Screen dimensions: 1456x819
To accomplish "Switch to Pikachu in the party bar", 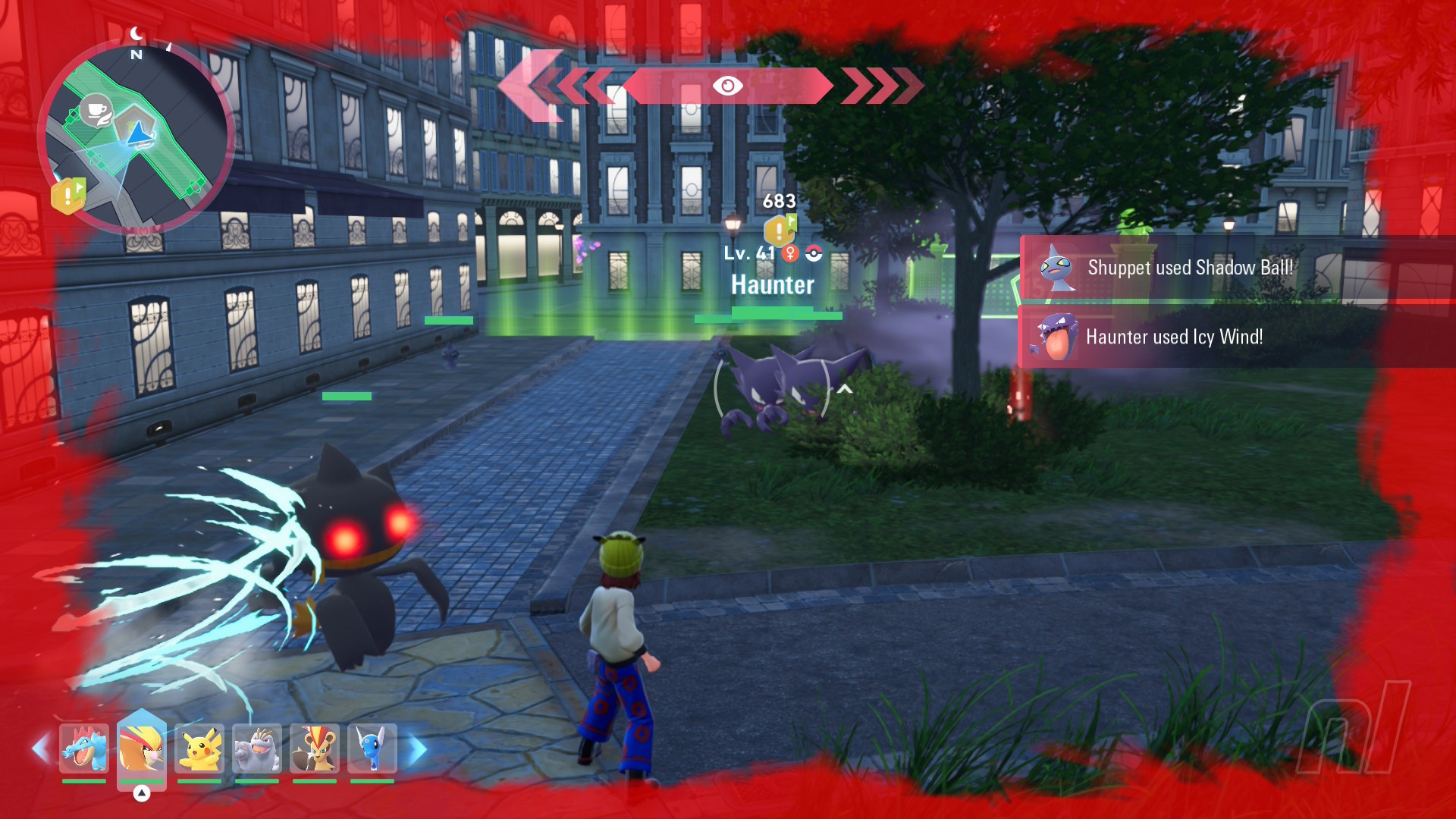I will pyautogui.click(x=199, y=748).
